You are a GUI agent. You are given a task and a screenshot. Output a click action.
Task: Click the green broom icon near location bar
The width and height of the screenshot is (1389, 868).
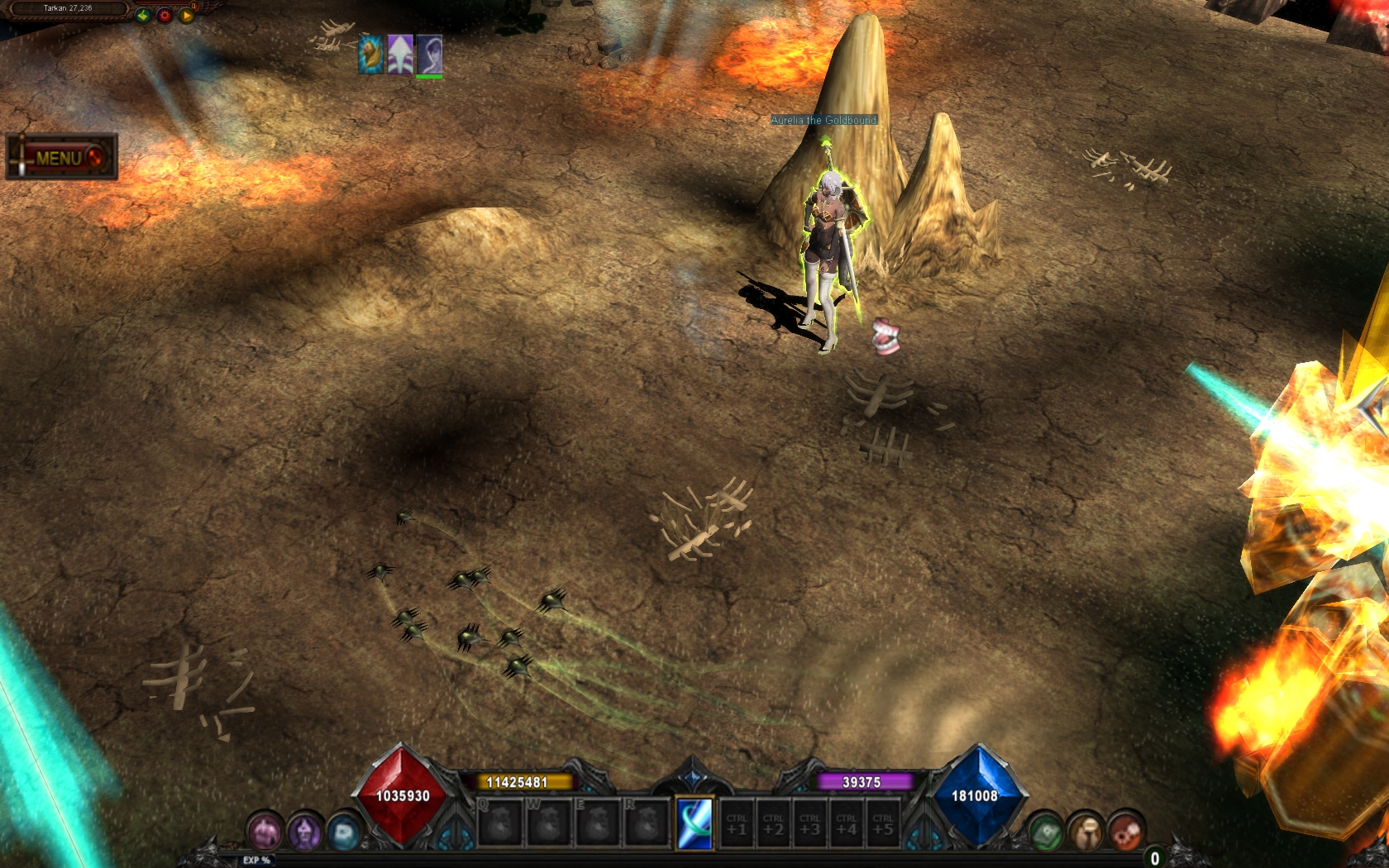pos(143,15)
